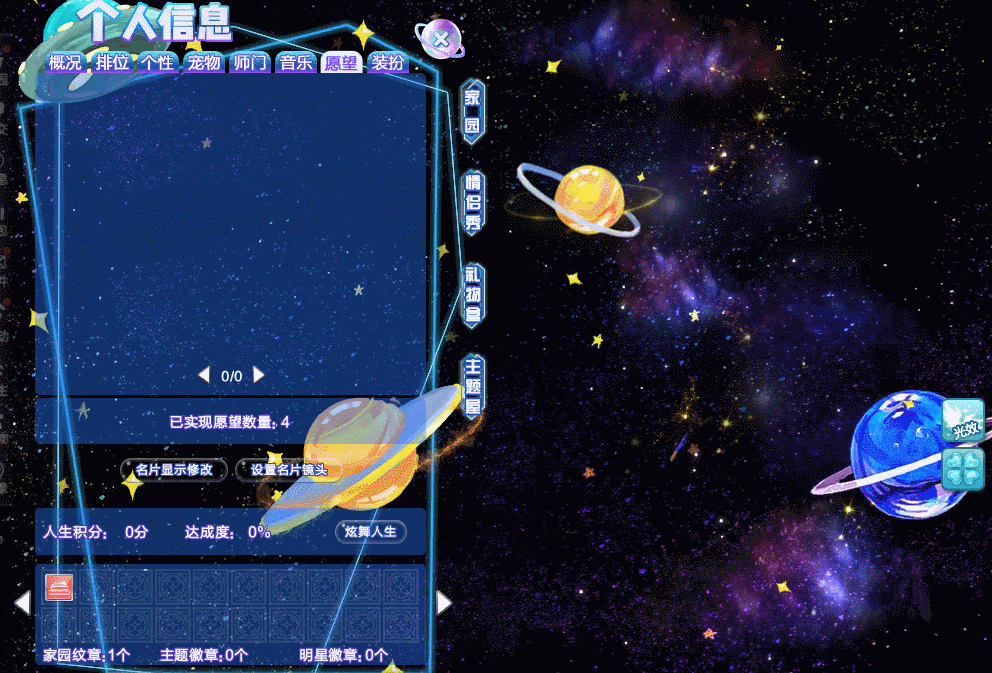Select the 愿望 tab
Image resolution: width=992 pixels, height=673 pixels.
pyautogui.click(x=341, y=63)
